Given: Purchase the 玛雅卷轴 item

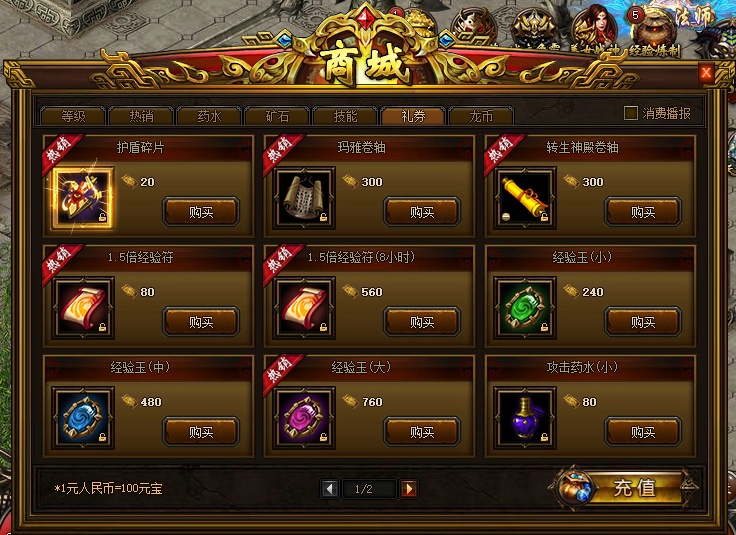Looking at the screenshot, I should coord(422,211).
